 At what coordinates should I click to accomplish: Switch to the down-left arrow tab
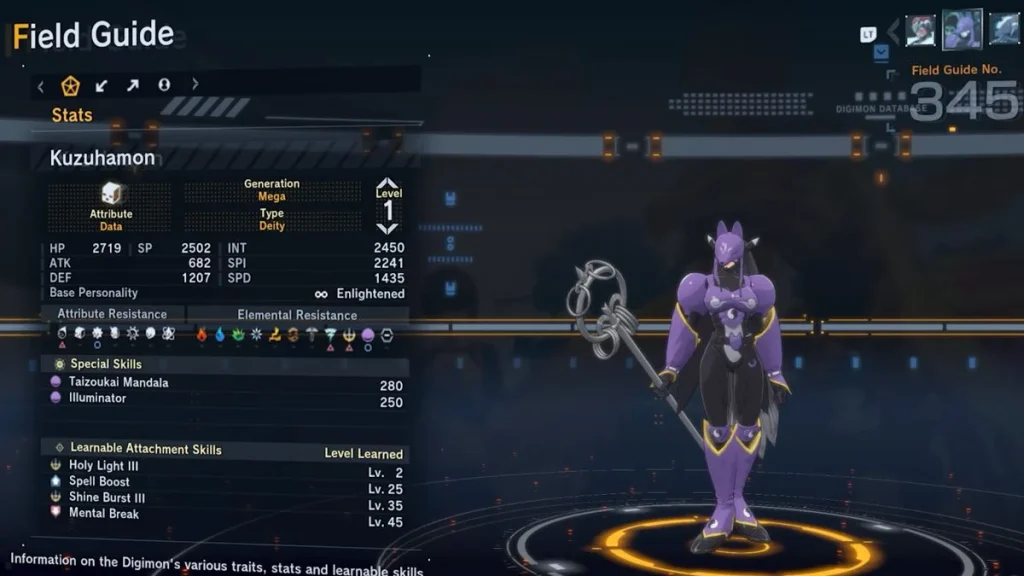(101, 86)
